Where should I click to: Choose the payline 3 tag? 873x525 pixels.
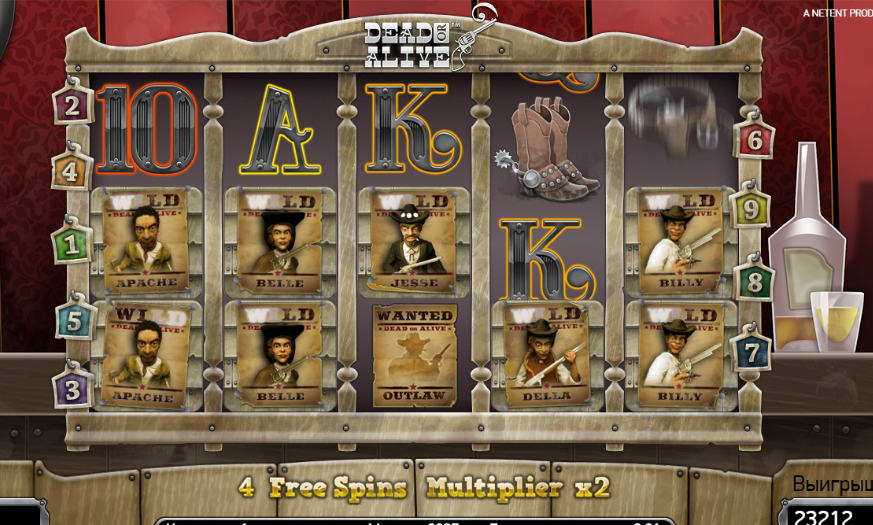point(72,387)
